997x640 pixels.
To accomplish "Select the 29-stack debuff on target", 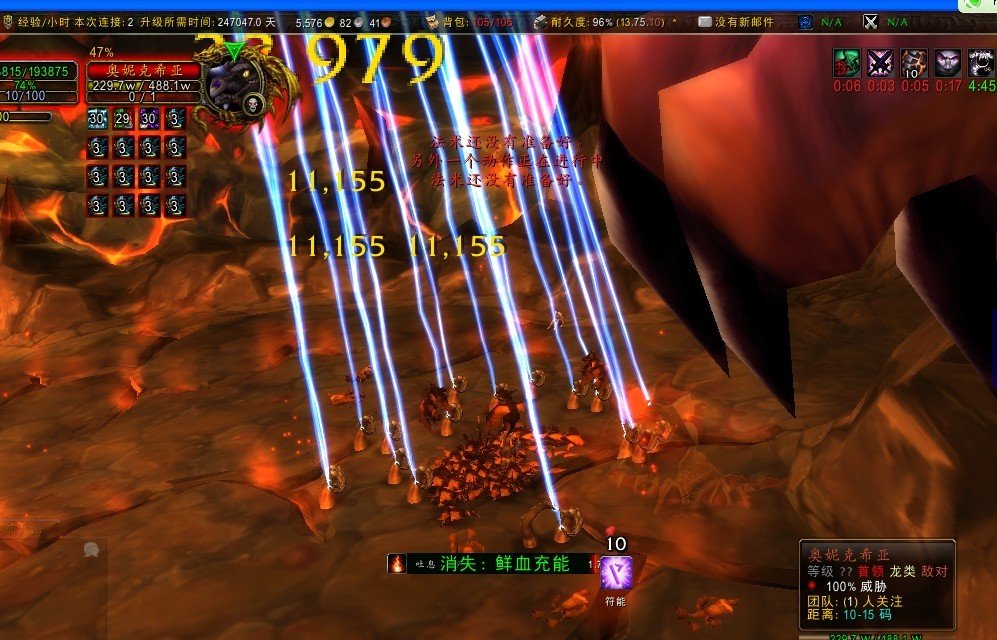I will 123,118.
